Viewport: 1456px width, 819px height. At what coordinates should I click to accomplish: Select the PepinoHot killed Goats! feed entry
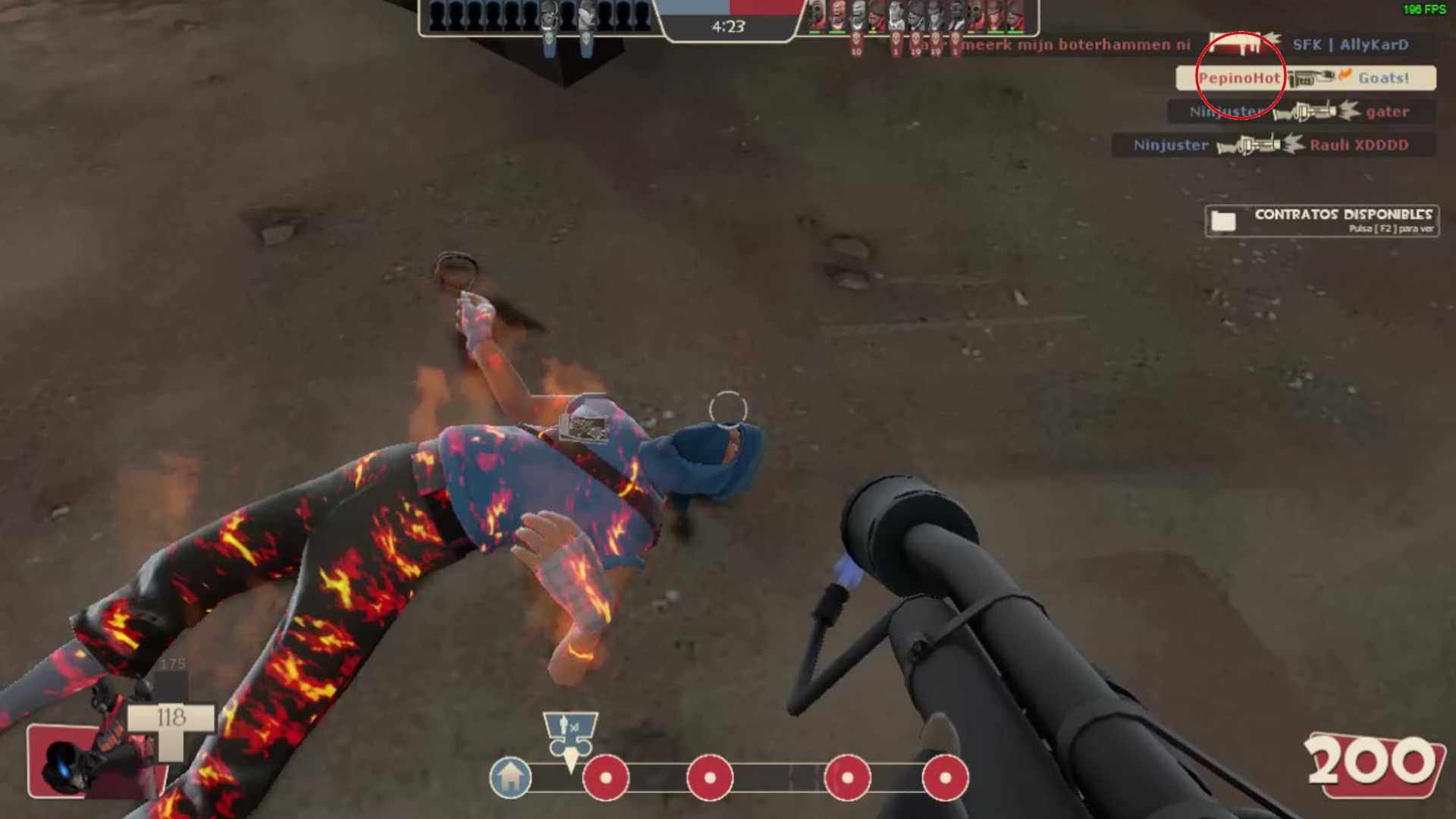pyautogui.click(x=1305, y=78)
